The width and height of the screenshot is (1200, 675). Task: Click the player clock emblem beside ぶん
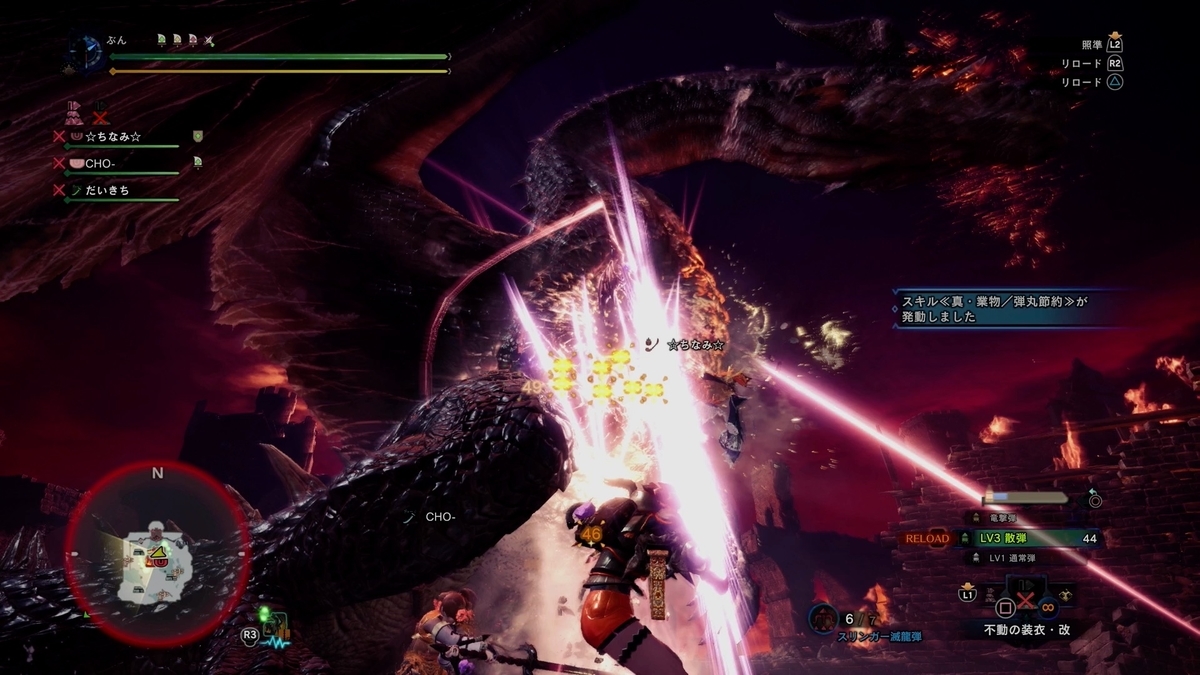[85, 52]
